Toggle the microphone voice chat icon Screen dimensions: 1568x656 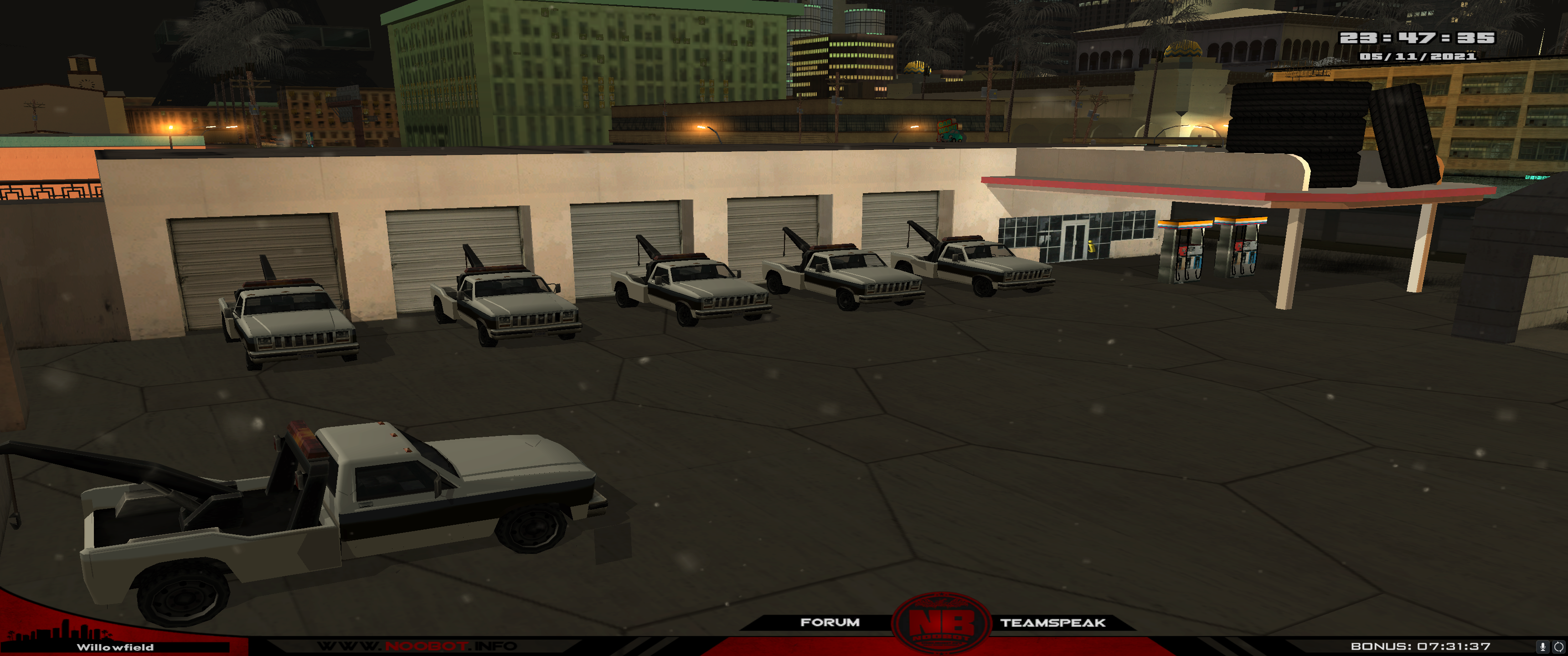coord(1542,646)
